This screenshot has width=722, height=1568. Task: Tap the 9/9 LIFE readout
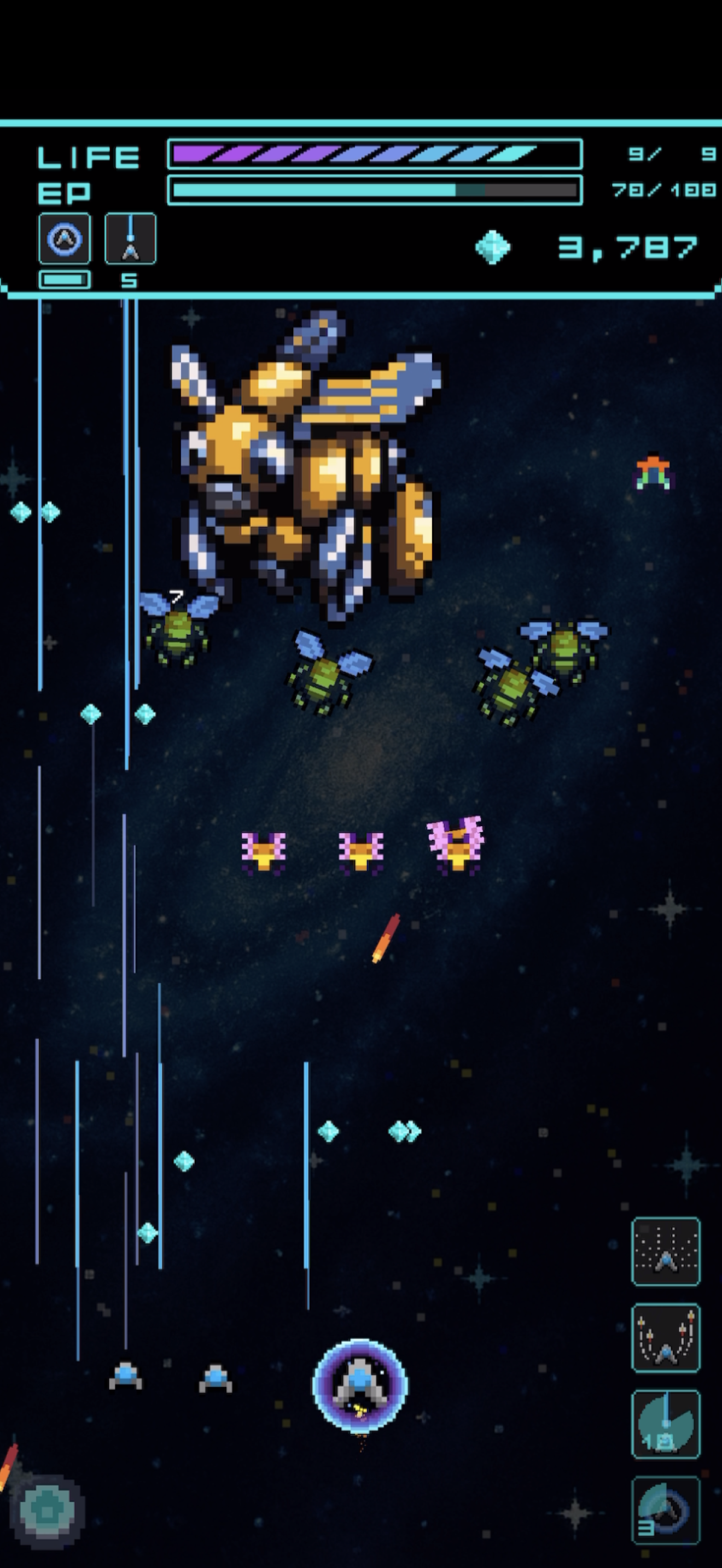pyautogui.click(x=669, y=155)
